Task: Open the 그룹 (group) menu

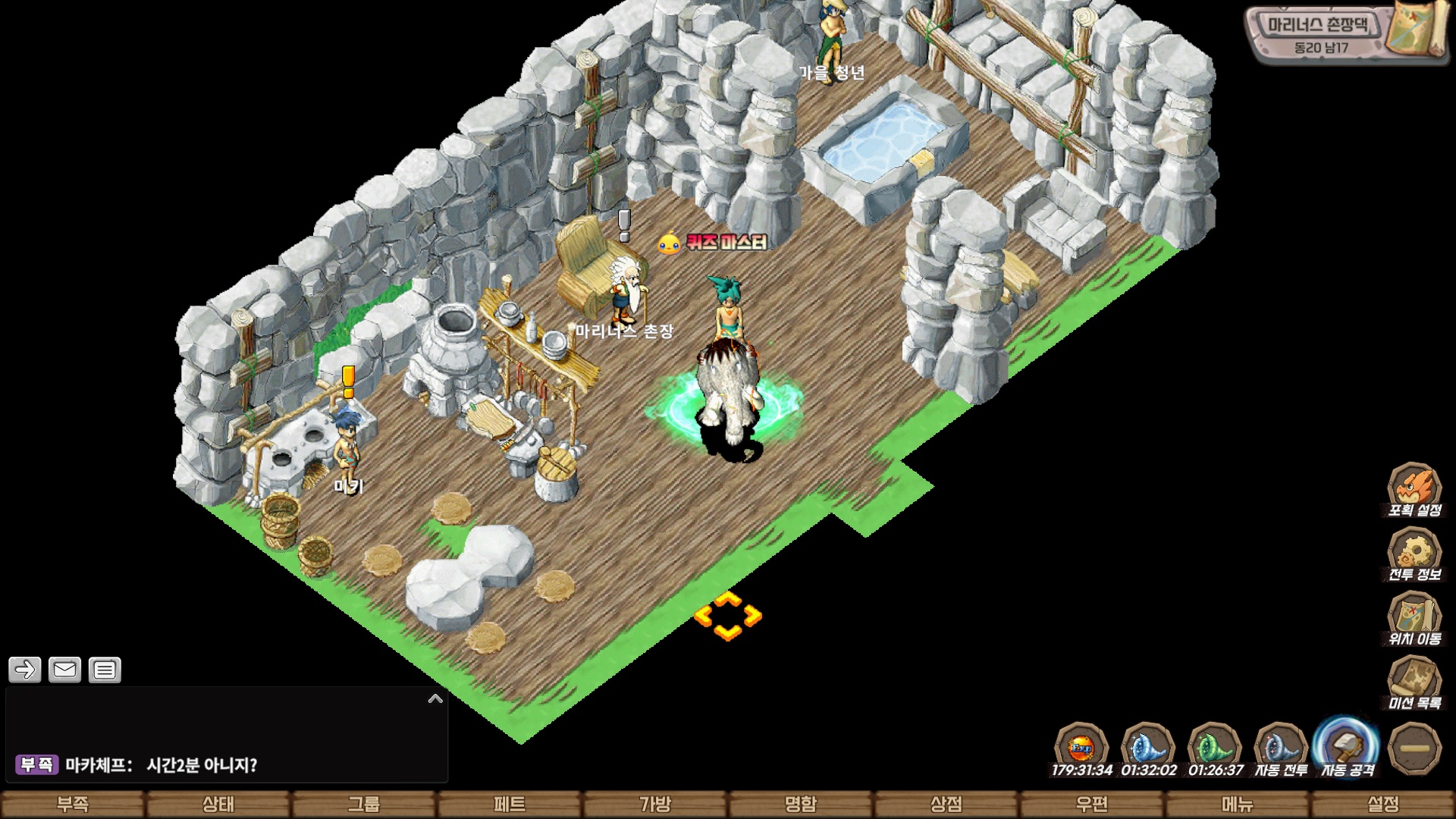Action: (364, 804)
